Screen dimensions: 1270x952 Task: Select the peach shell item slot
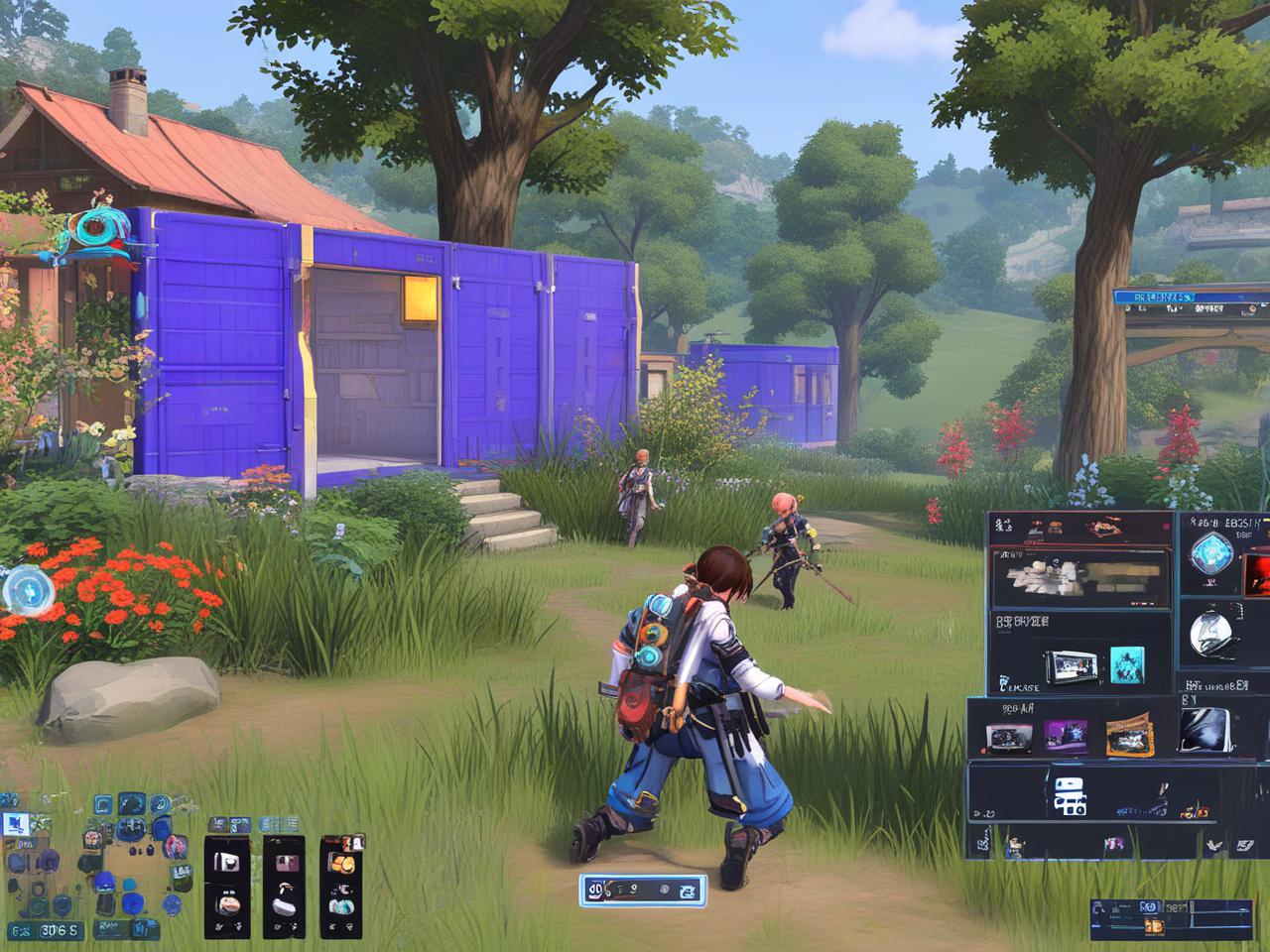[227, 903]
